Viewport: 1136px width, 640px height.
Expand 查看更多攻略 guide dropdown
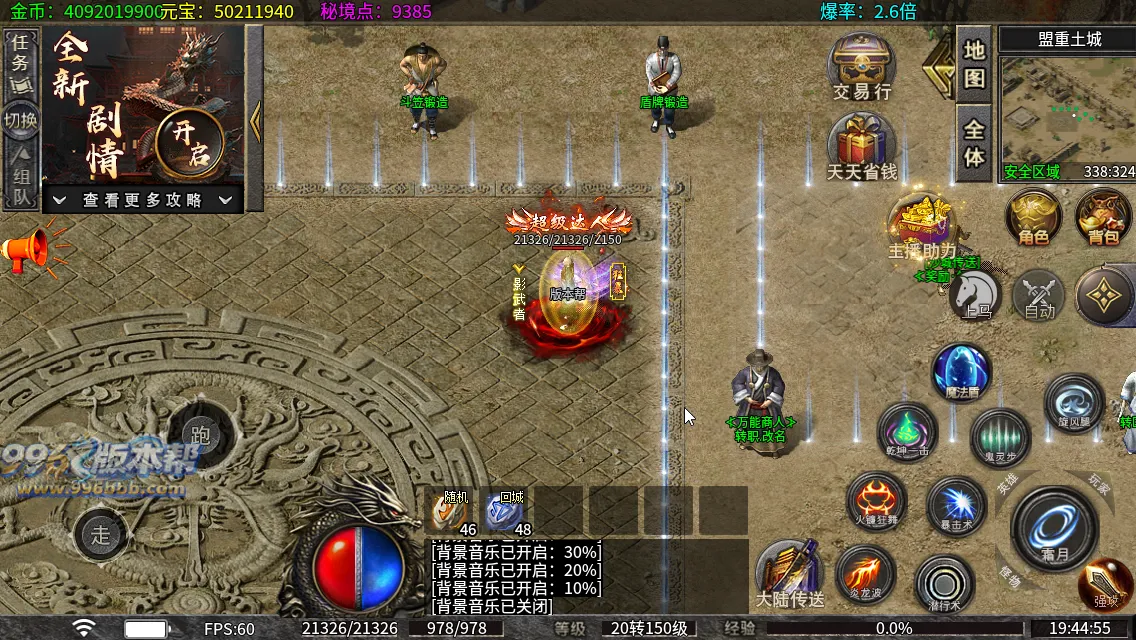[x=143, y=200]
